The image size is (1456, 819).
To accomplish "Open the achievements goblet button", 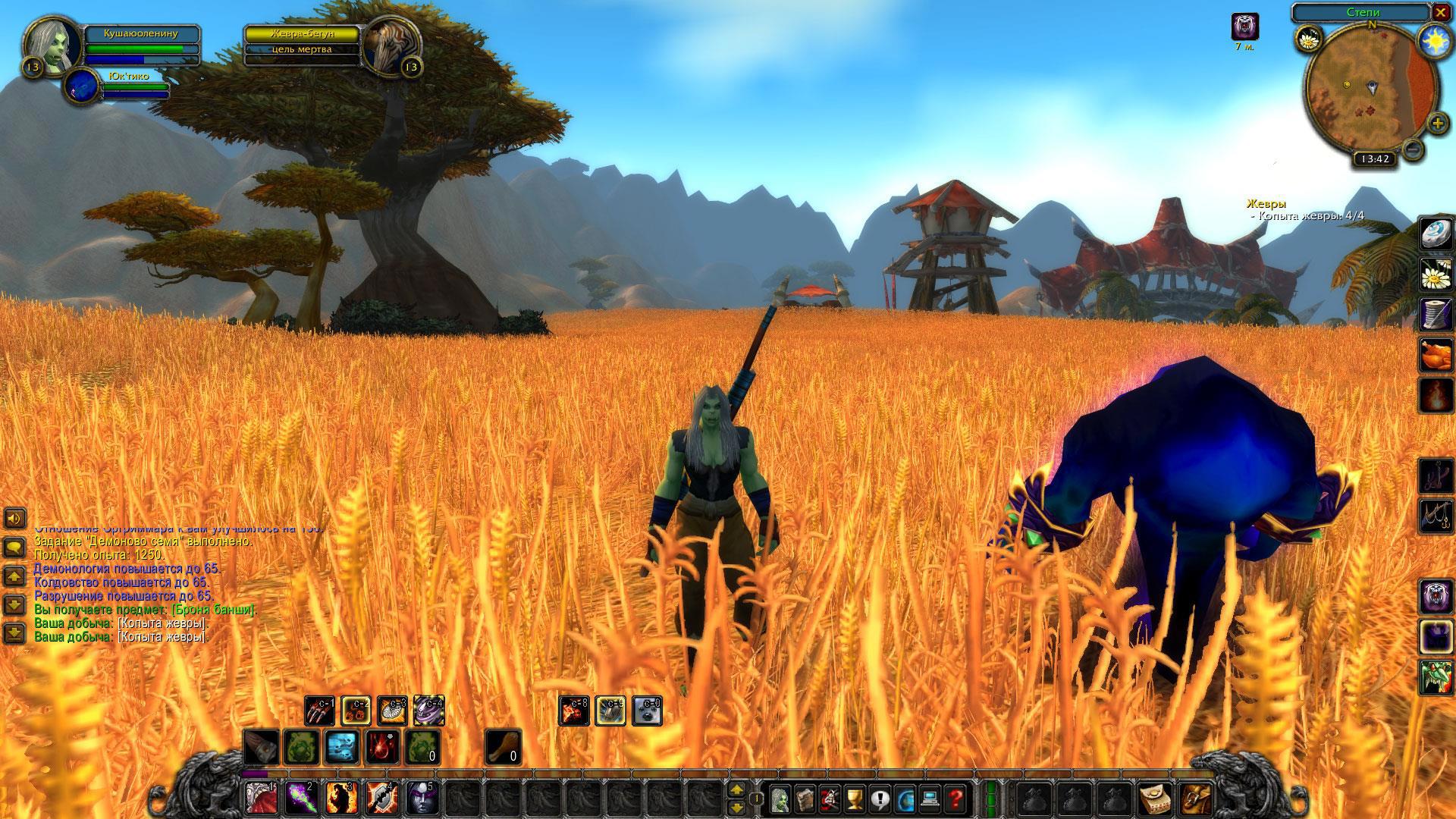I will click(855, 798).
